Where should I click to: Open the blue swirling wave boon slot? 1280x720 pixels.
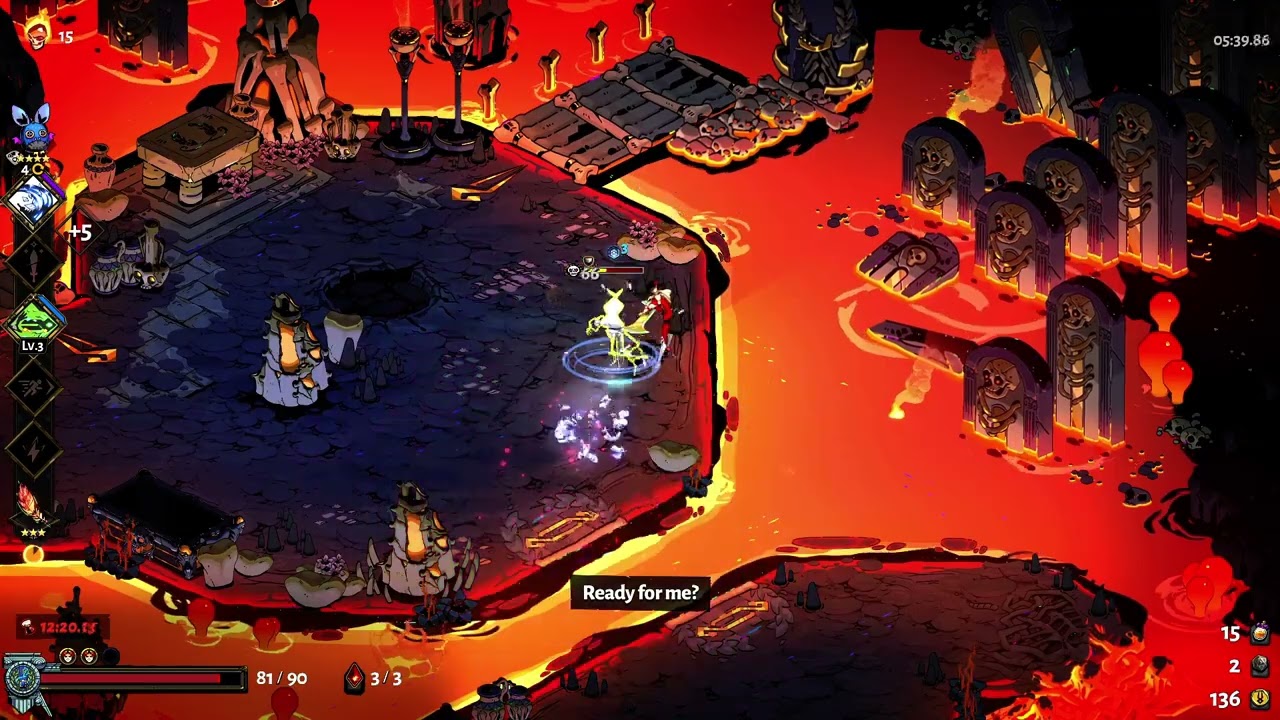33,201
